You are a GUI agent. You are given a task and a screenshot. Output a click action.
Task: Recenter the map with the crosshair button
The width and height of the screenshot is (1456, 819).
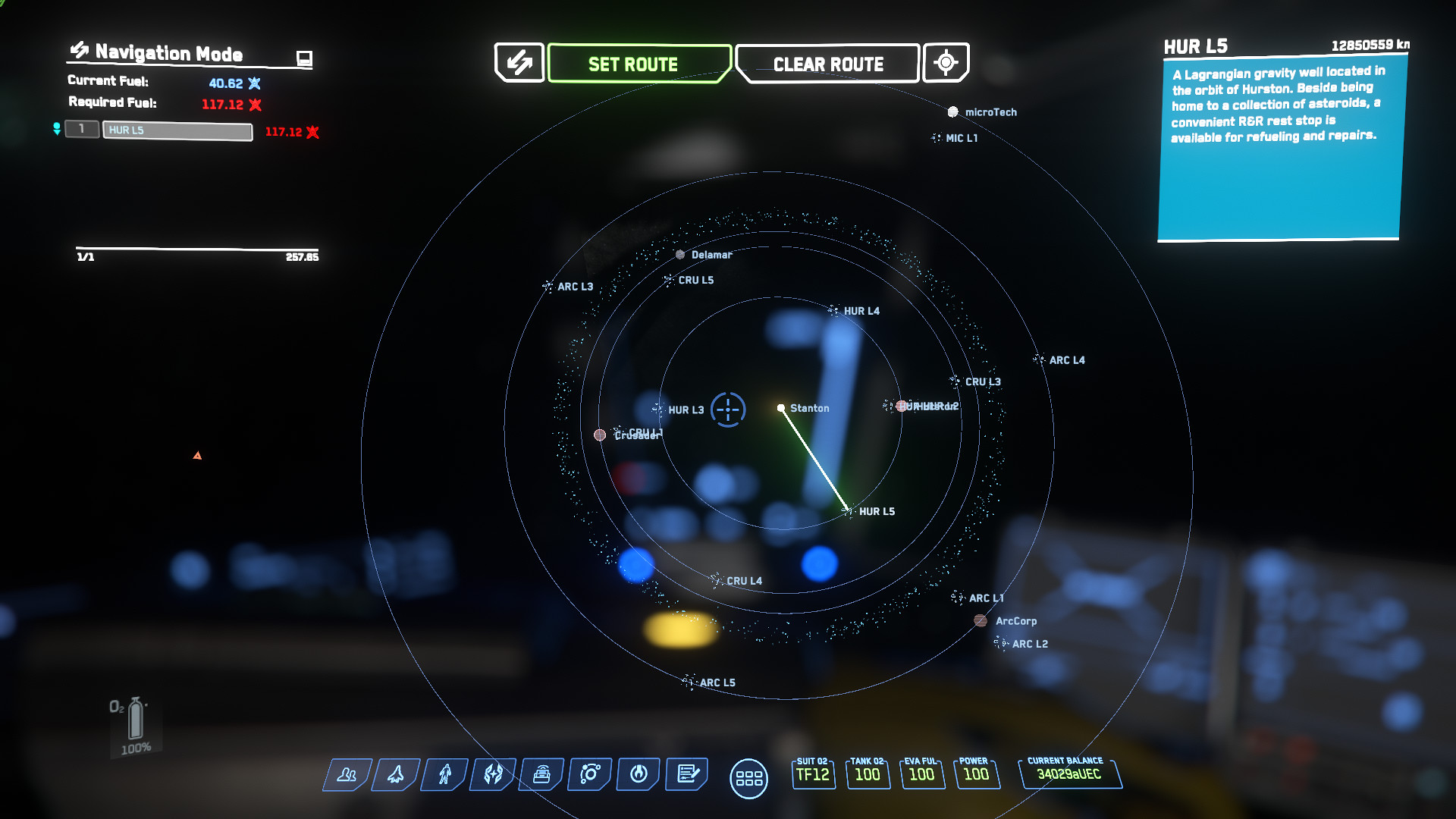946,62
